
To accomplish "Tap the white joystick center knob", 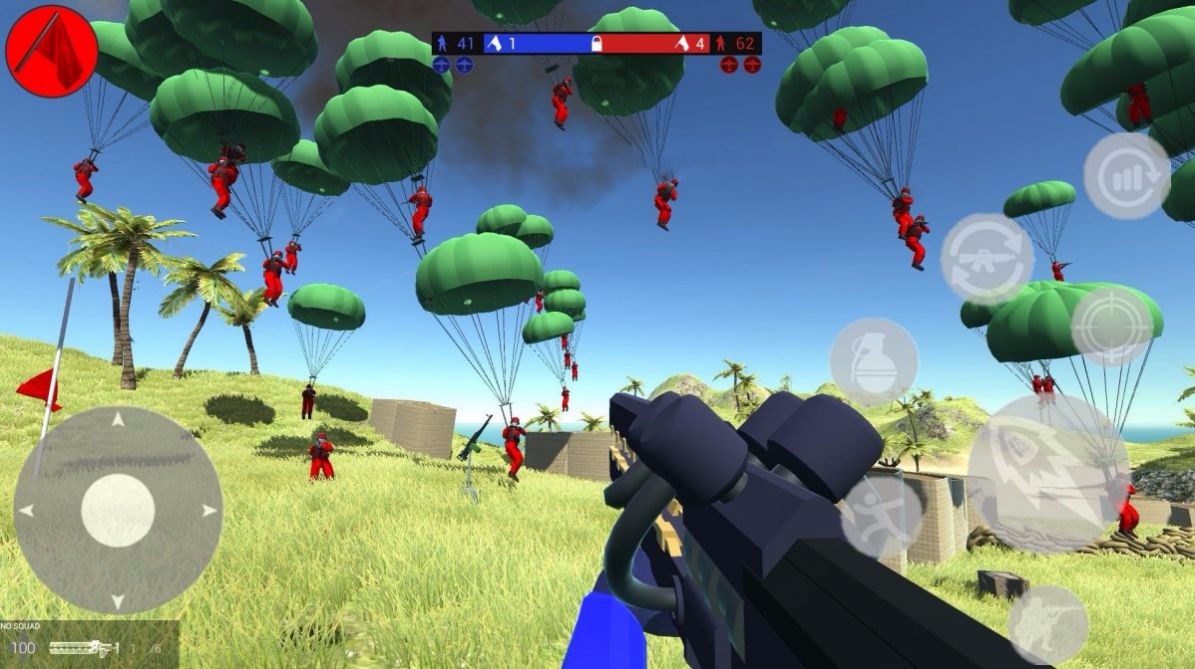I will [118, 510].
